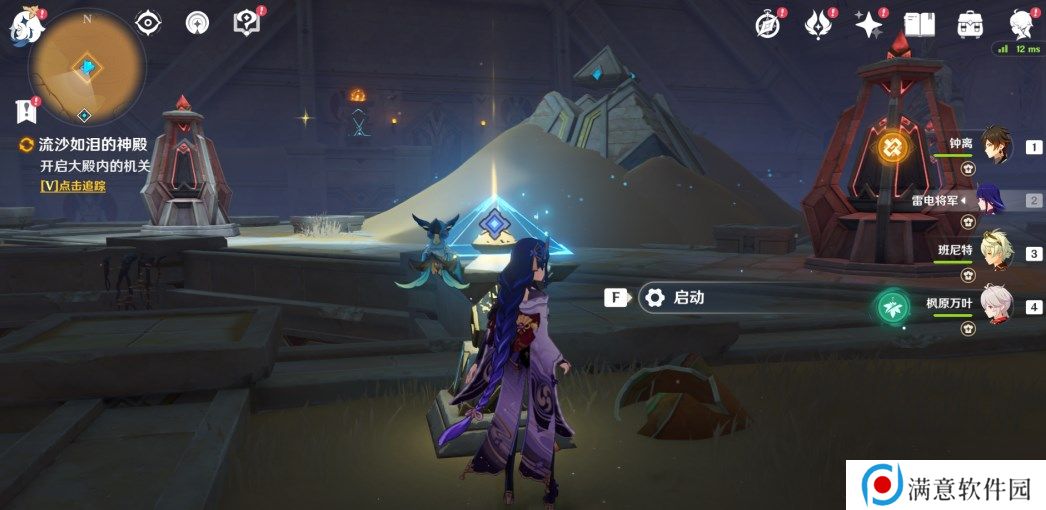Viewport: 1046px width, 510px height.
Task: Open the Paimon main menu
Action: 23,28
